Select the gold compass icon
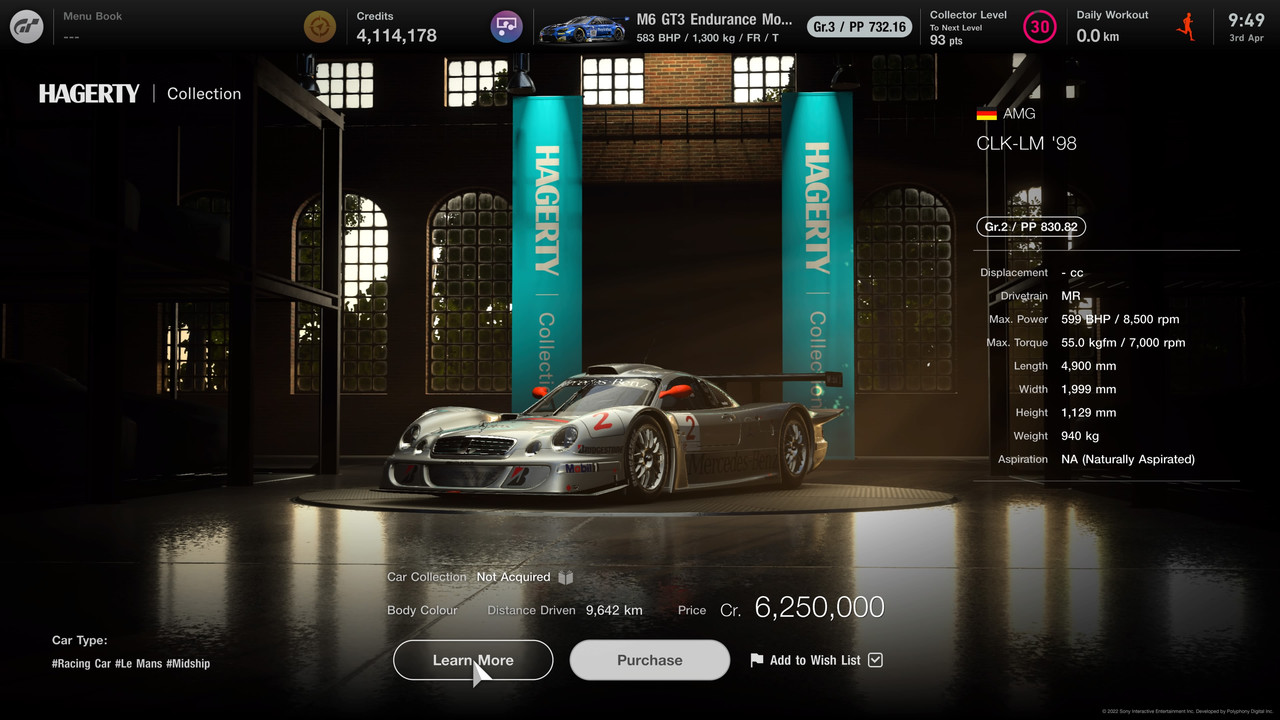Image resolution: width=1280 pixels, height=720 pixels. (320, 27)
